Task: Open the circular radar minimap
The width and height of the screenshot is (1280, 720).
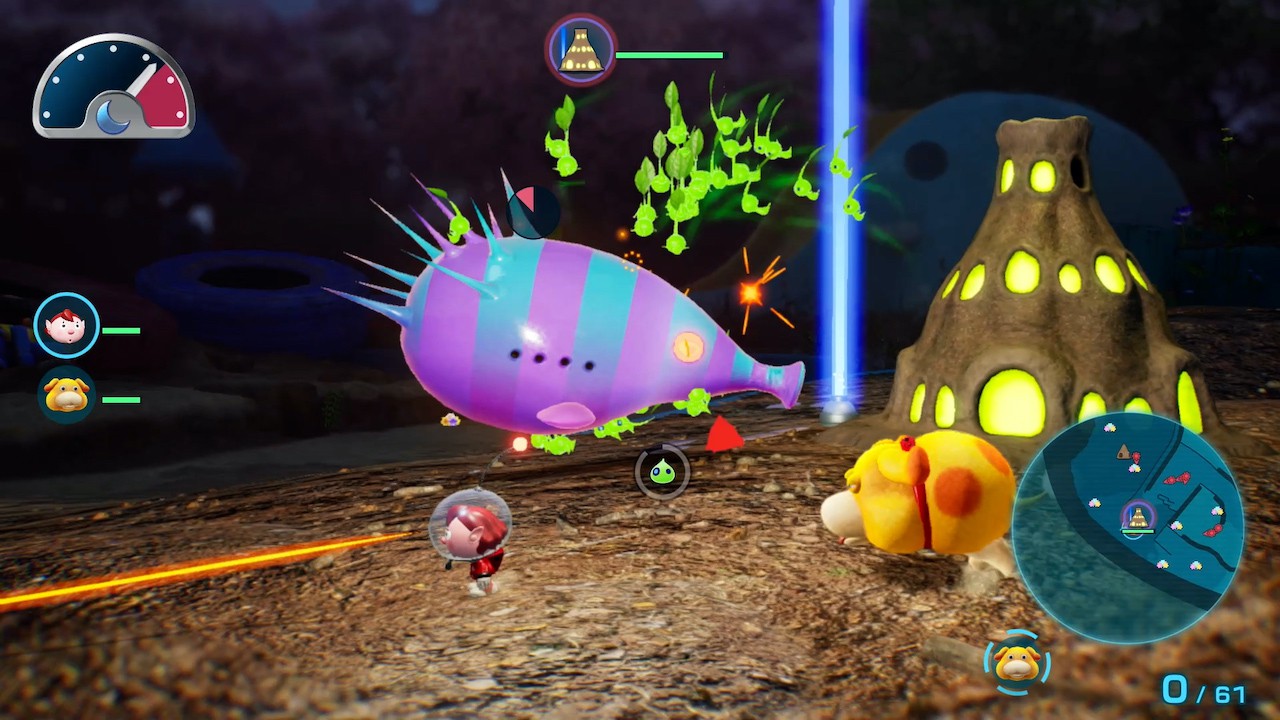Action: point(1127,526)
